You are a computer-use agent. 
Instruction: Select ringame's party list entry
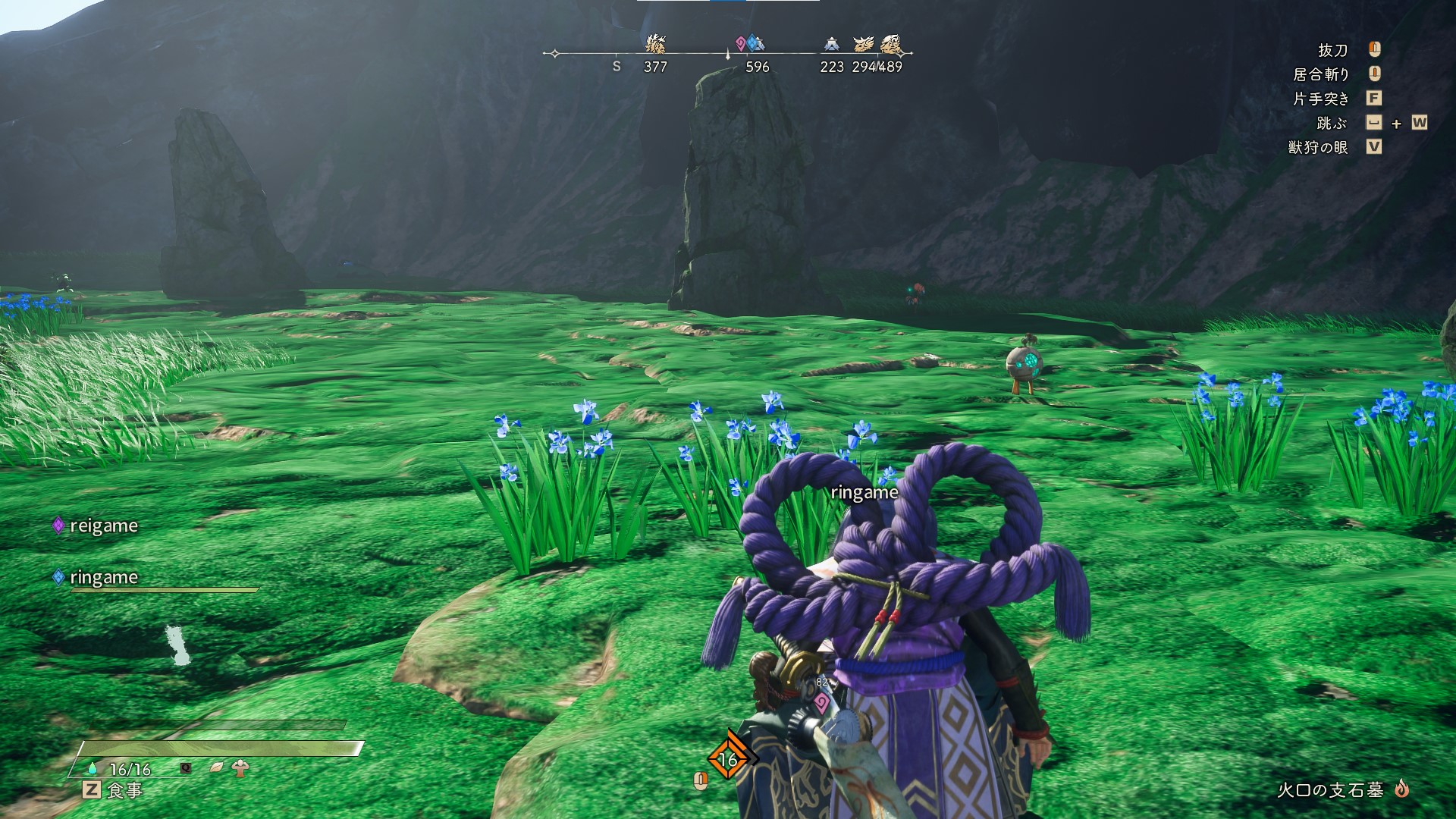(103, 577)
